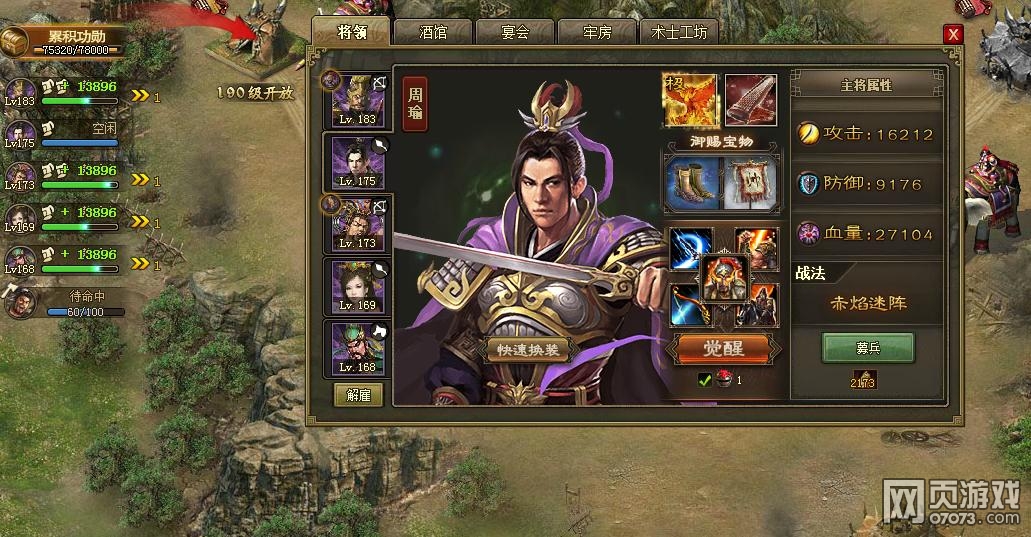Select the Lv. 183 general portrait

click(358, 100)
